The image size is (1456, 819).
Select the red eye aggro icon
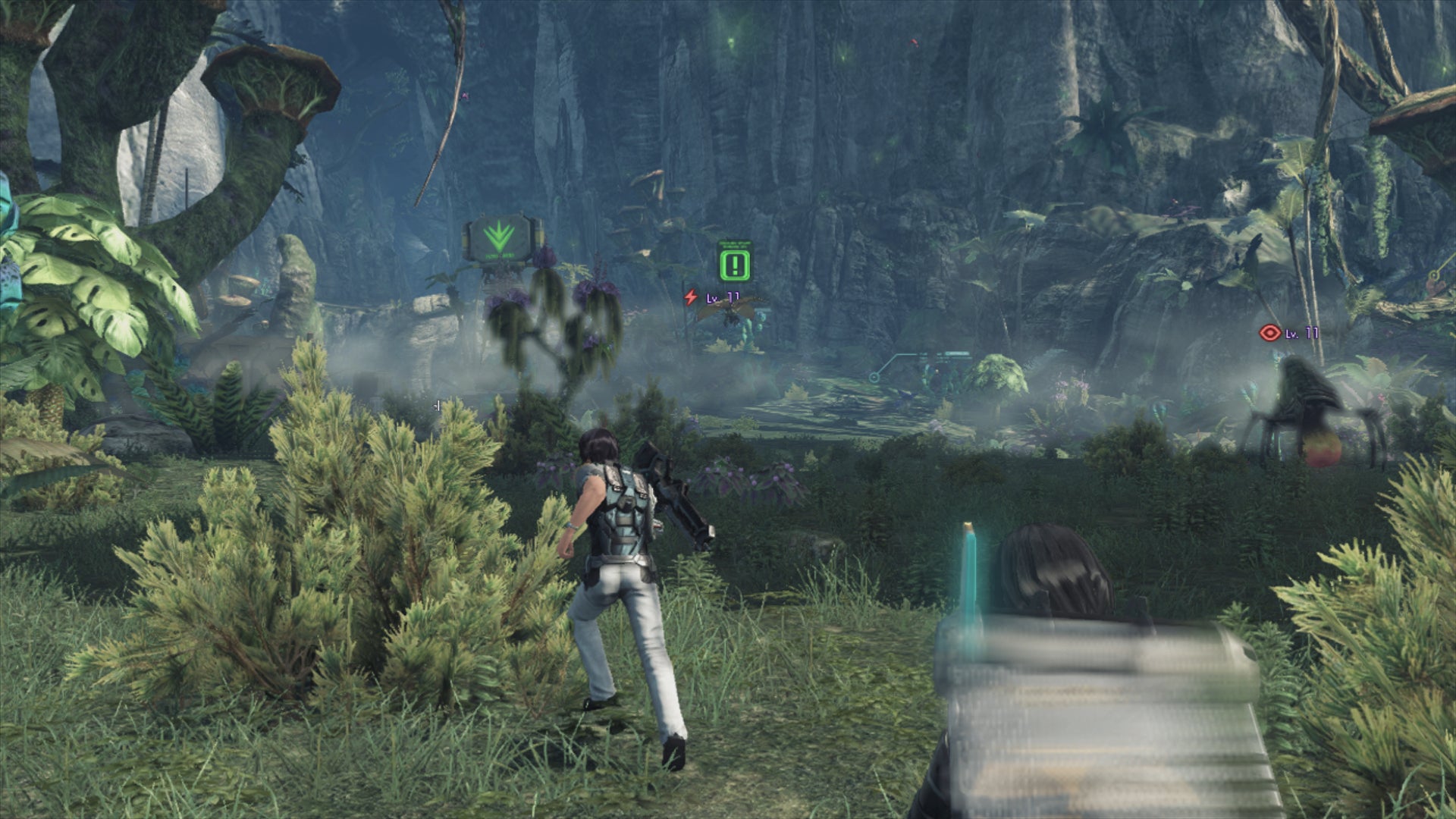tap(1269, 332)
